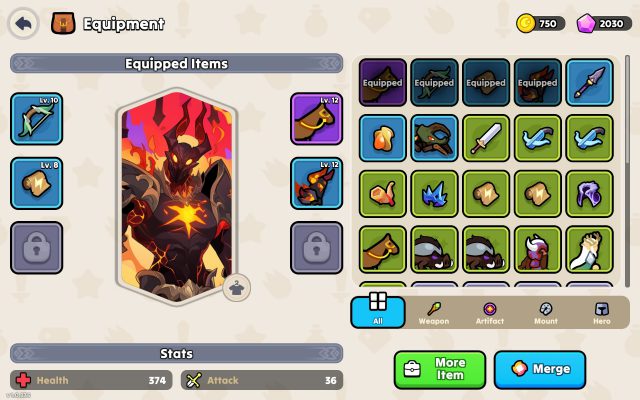640x400 pixels.
Task: Choose the blue crystal item in inventory
Action: pyautogui.click(x=434, y=194)
